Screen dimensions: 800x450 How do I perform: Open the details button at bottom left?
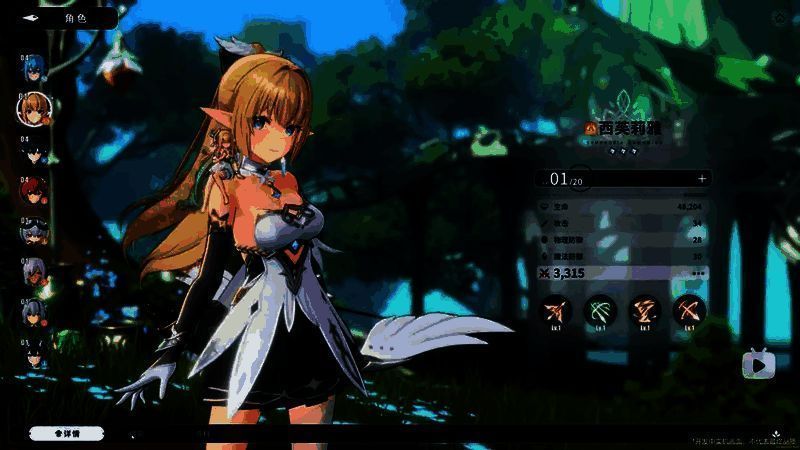pyautogui.click(x=67, y=433)
